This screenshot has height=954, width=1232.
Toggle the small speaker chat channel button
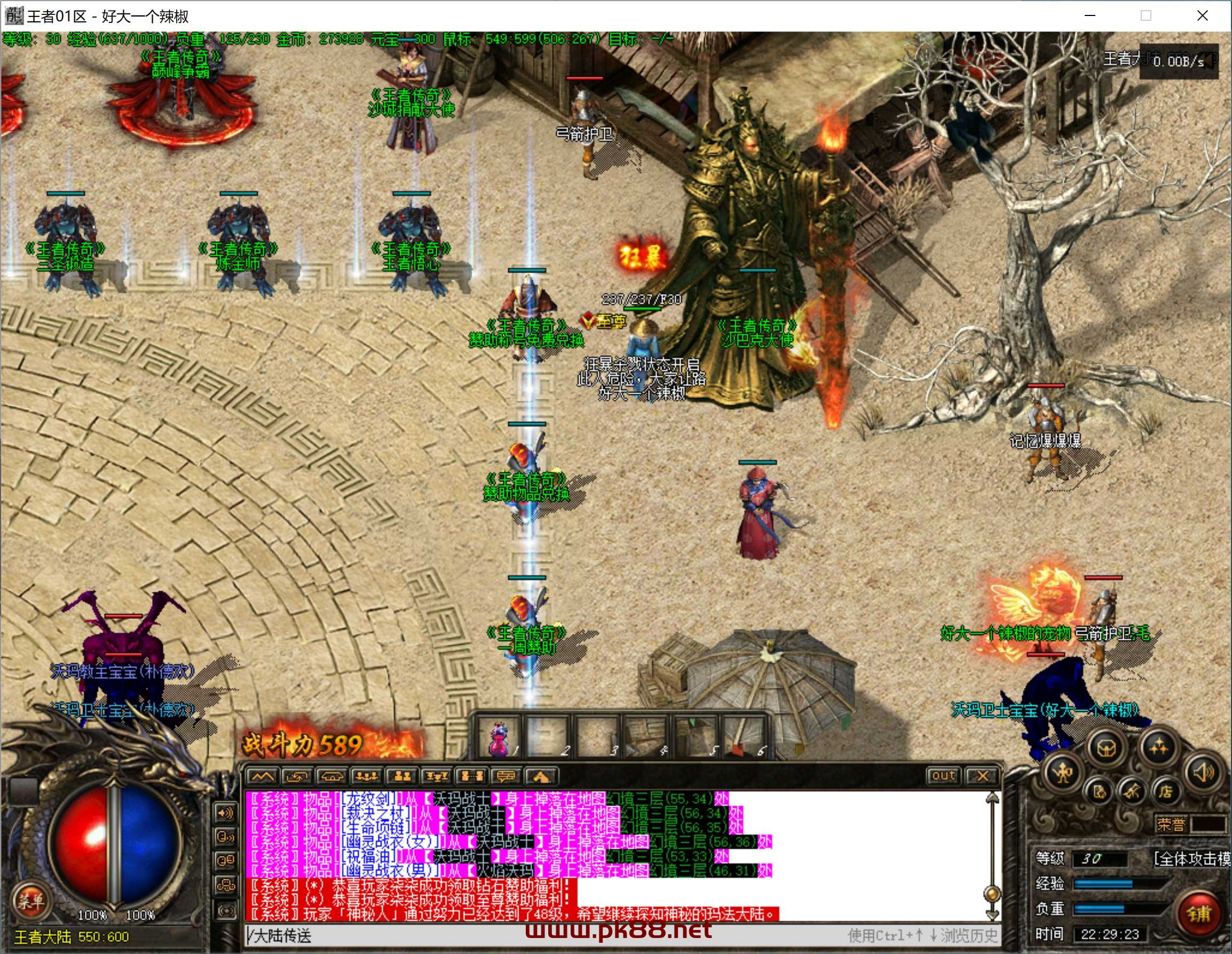[226, 813]
